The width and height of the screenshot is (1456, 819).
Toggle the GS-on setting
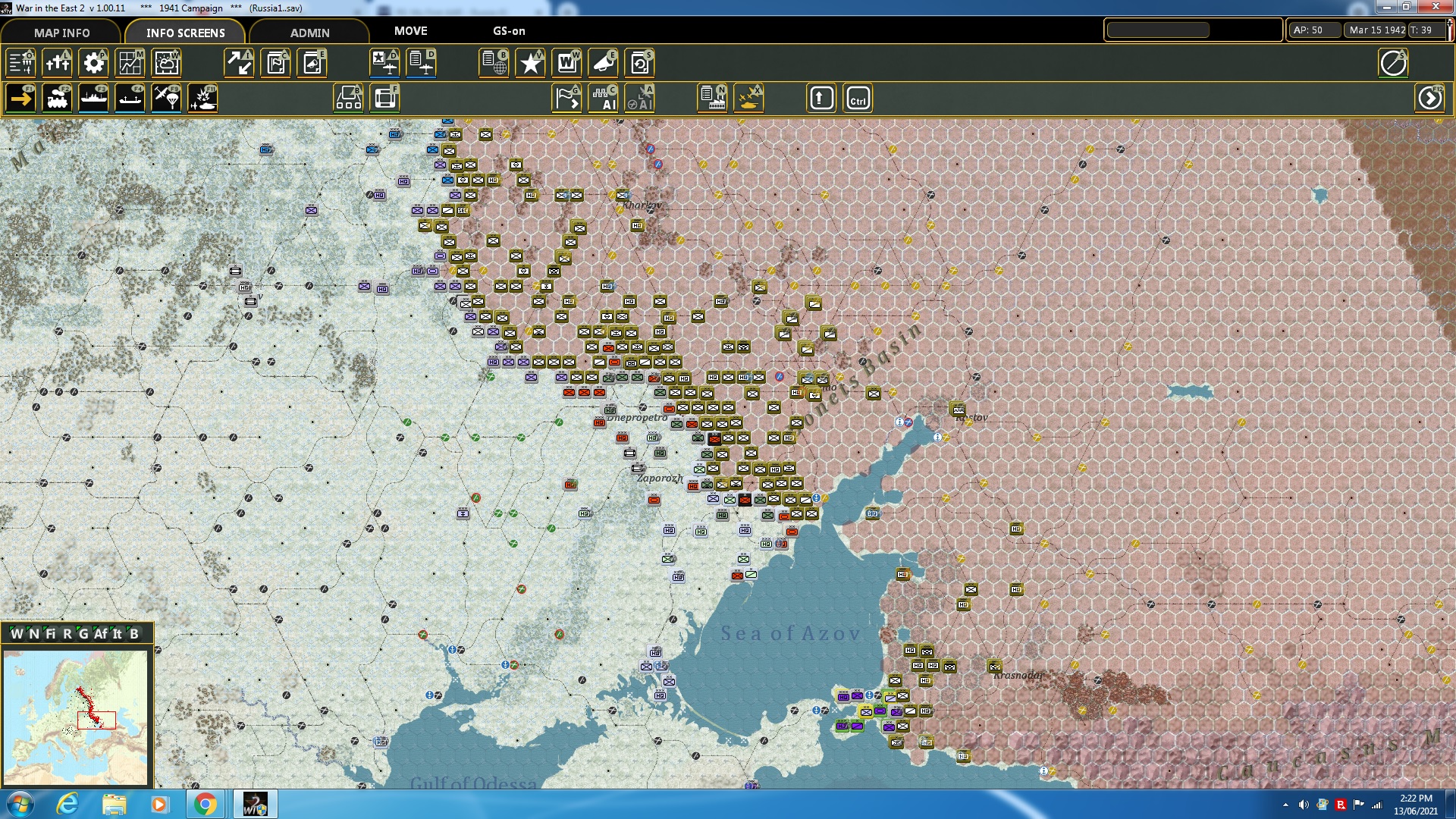508,32
